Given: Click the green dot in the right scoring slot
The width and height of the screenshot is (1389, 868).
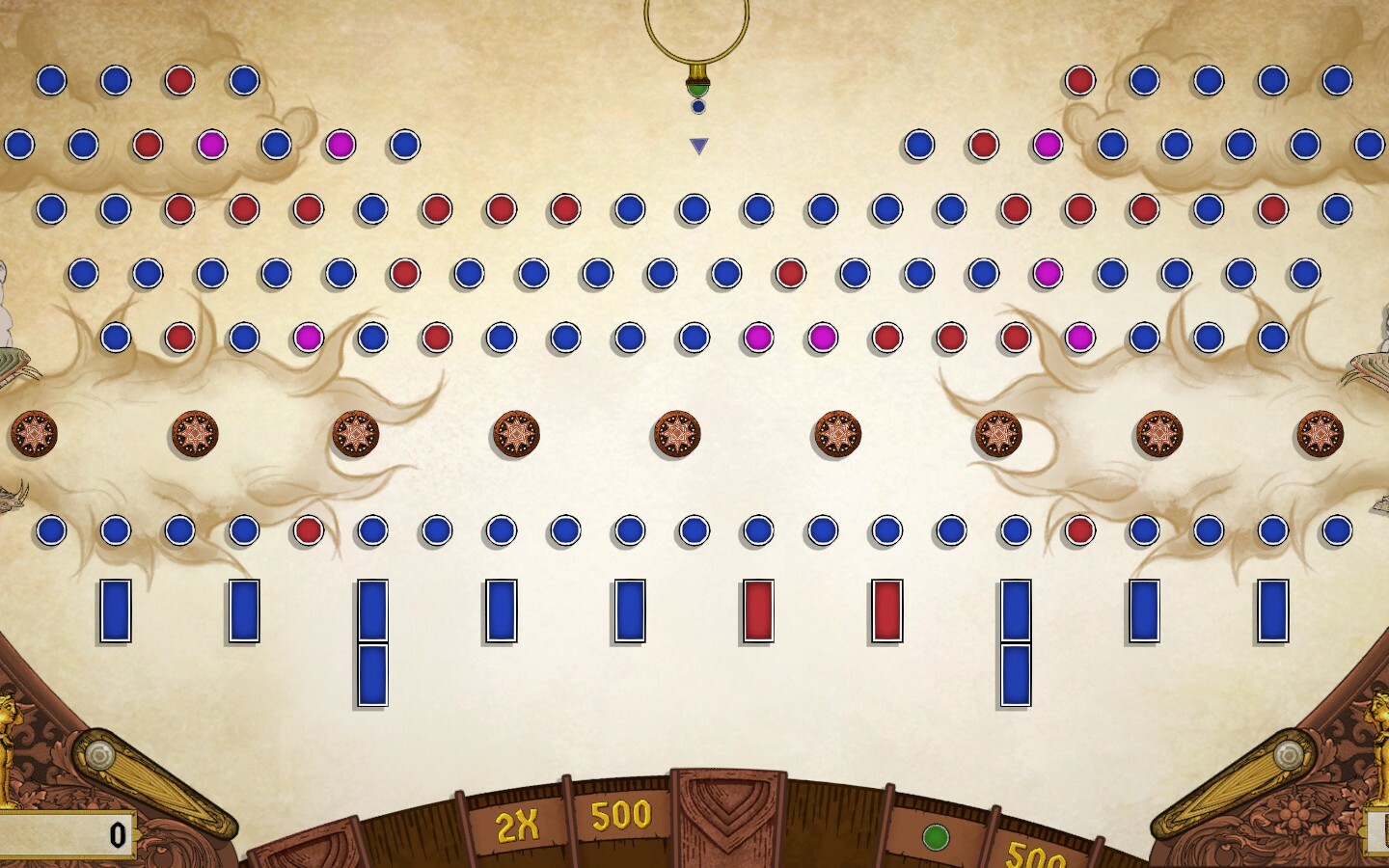Looking at the screenshot, I should (x=934, y=836).
